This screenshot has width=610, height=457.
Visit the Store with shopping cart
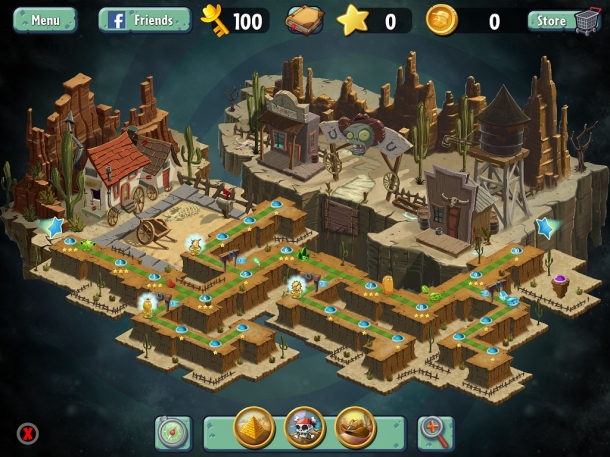pyautogui.click(x=564, y=20)
